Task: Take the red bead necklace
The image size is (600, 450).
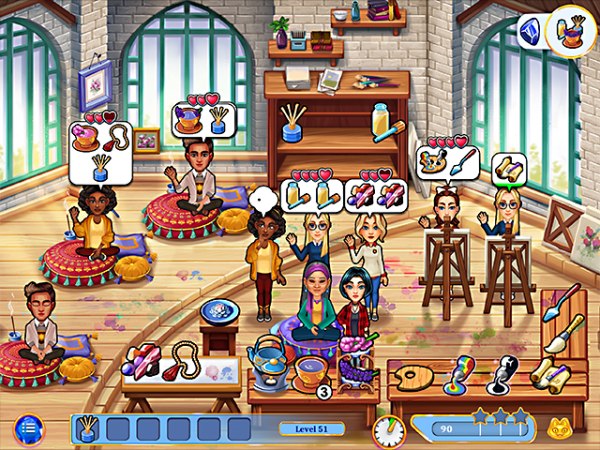Action: [184, 362]
